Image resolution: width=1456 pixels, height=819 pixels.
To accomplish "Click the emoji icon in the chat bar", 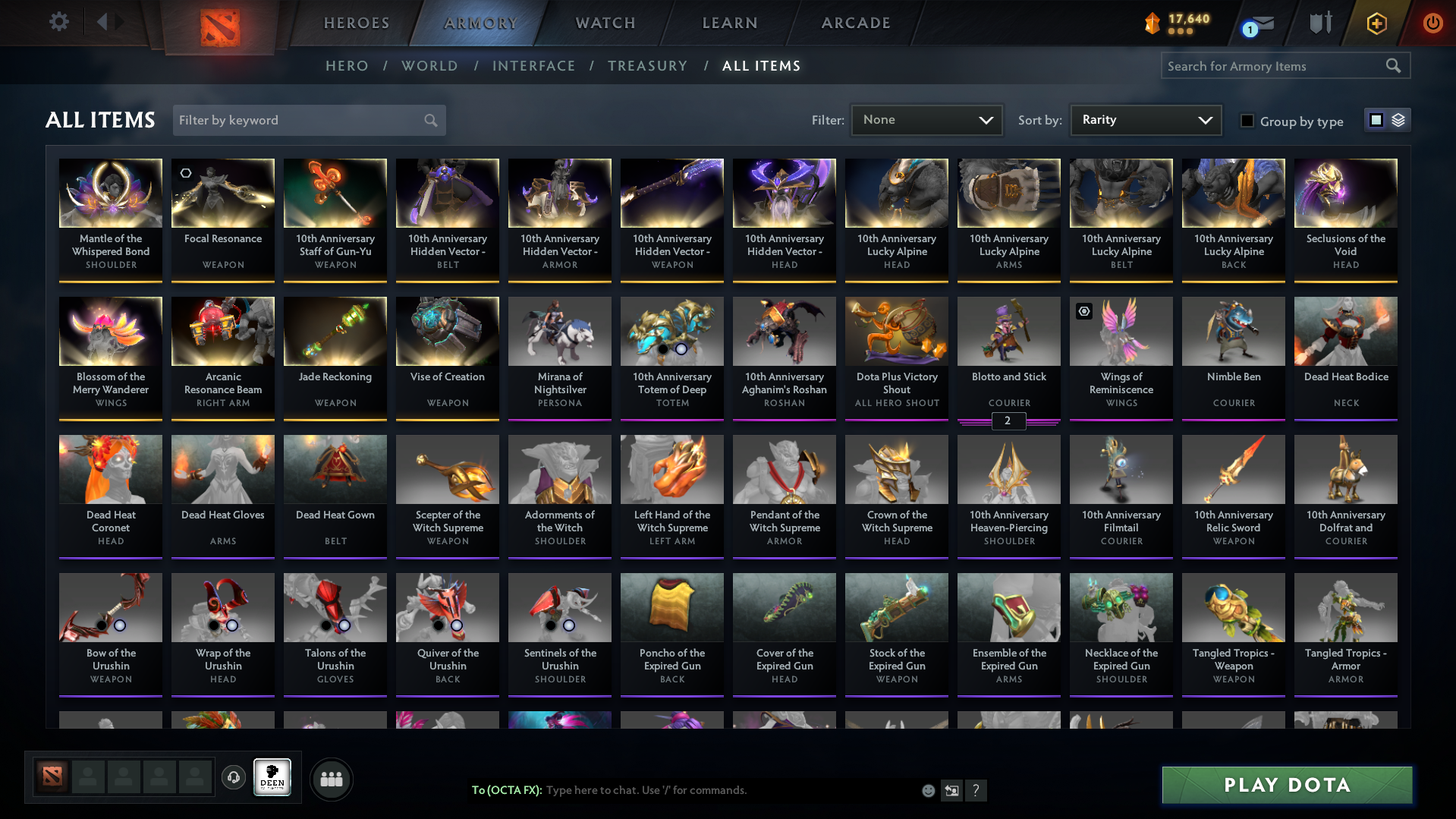I will [x=927, y=790].
